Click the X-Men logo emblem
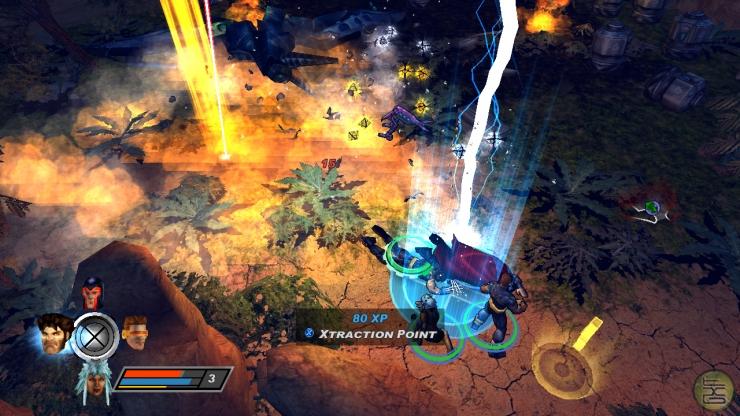This screenshot has height=416, width=740. click(94, 336)
